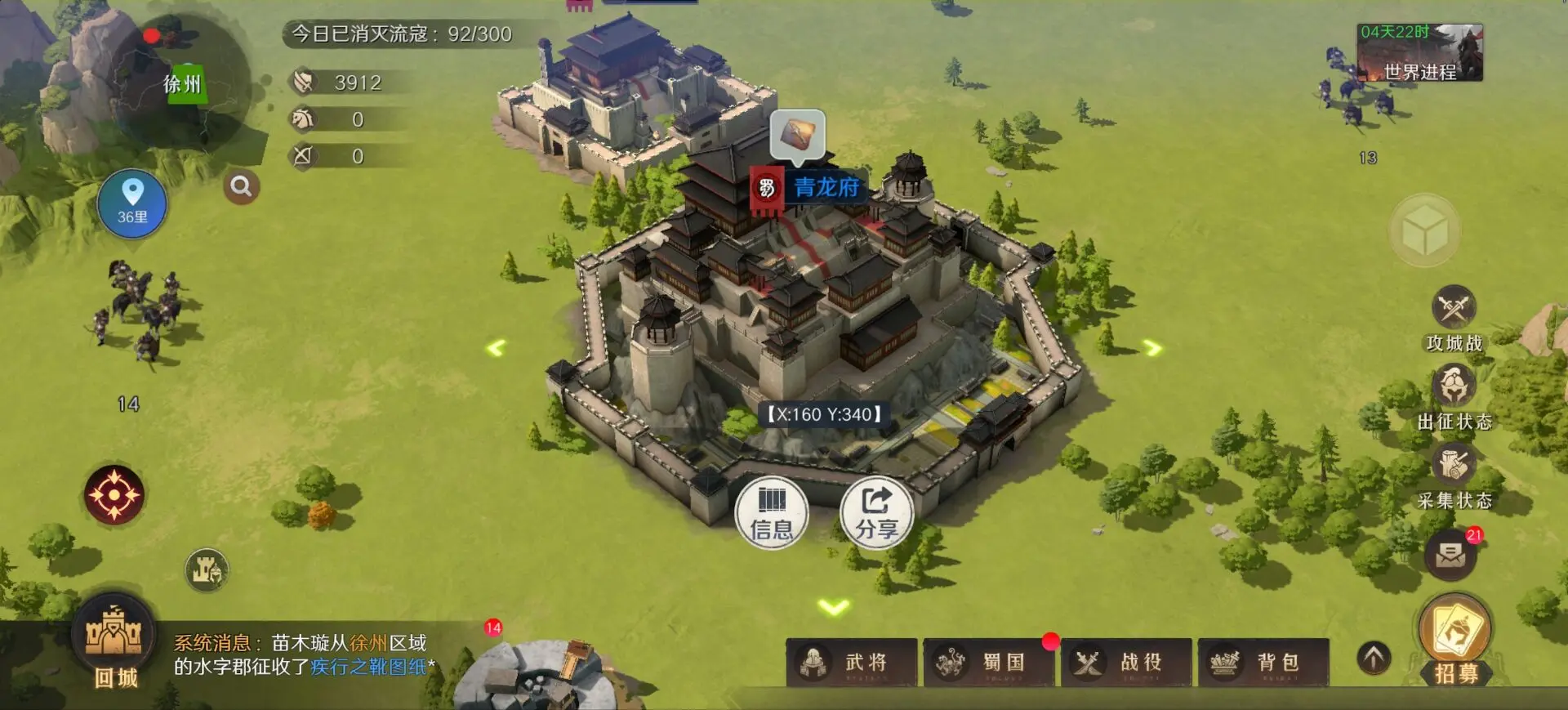Select the 青龙府 city label
The image size is (1568, 710).
tap(826, 188)
